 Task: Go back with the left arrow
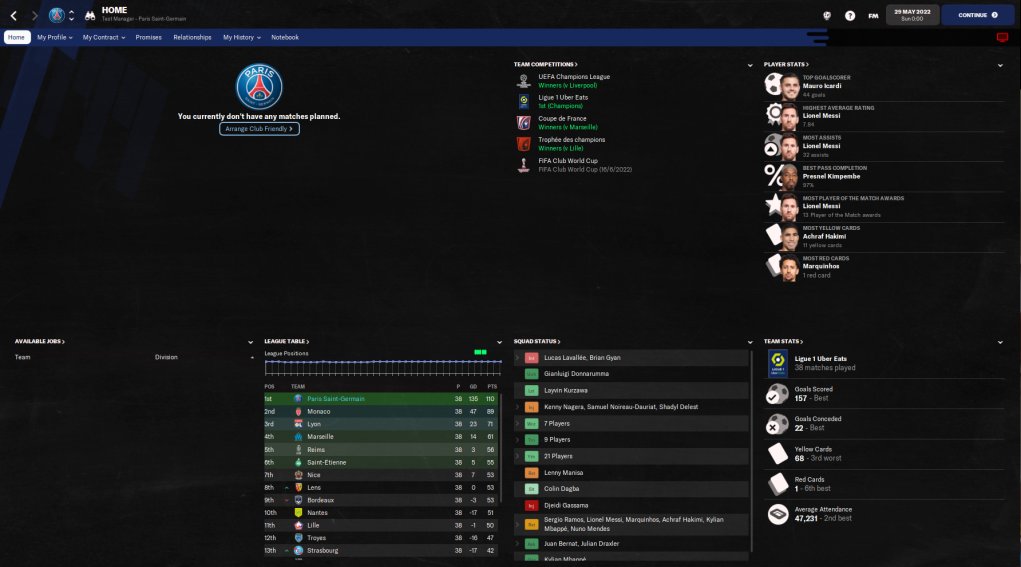(x=13, y=16)
